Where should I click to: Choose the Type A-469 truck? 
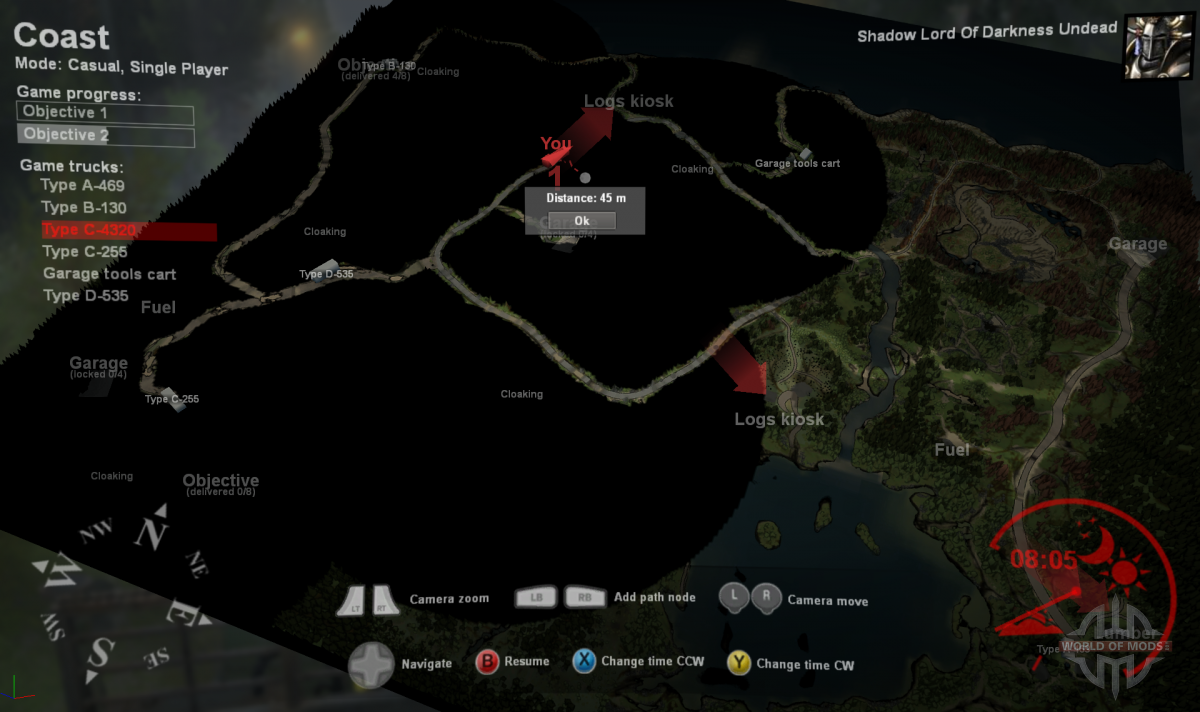(82, 185)
